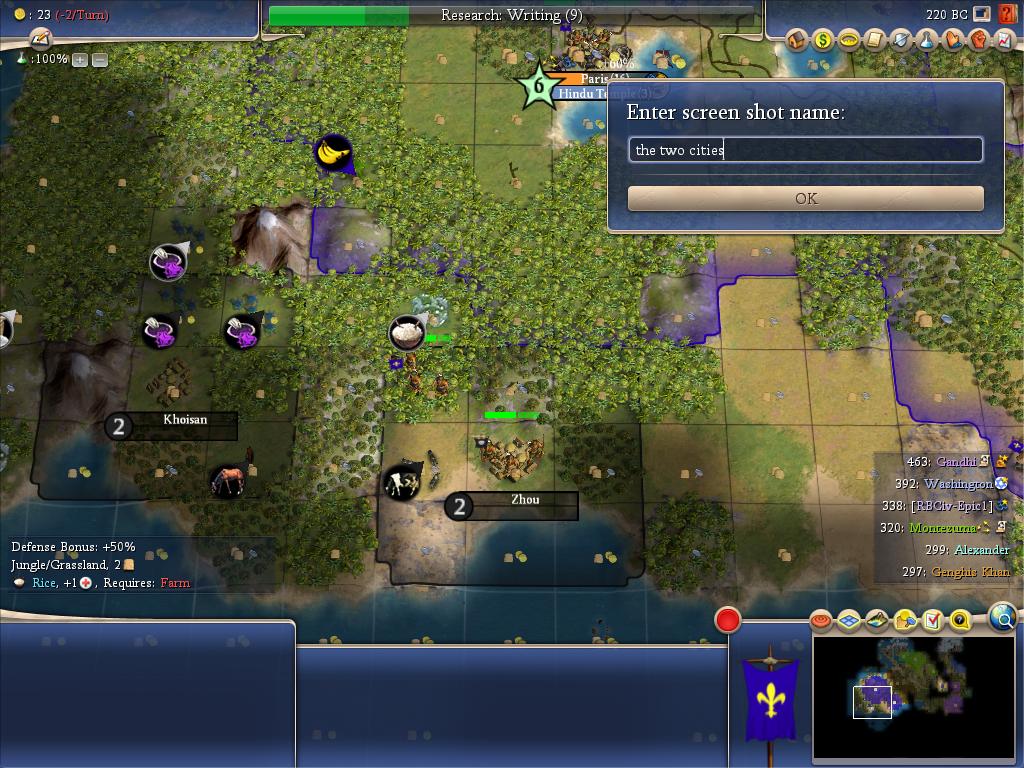Open the Military Advisor fist icon

tap(979, 40)
